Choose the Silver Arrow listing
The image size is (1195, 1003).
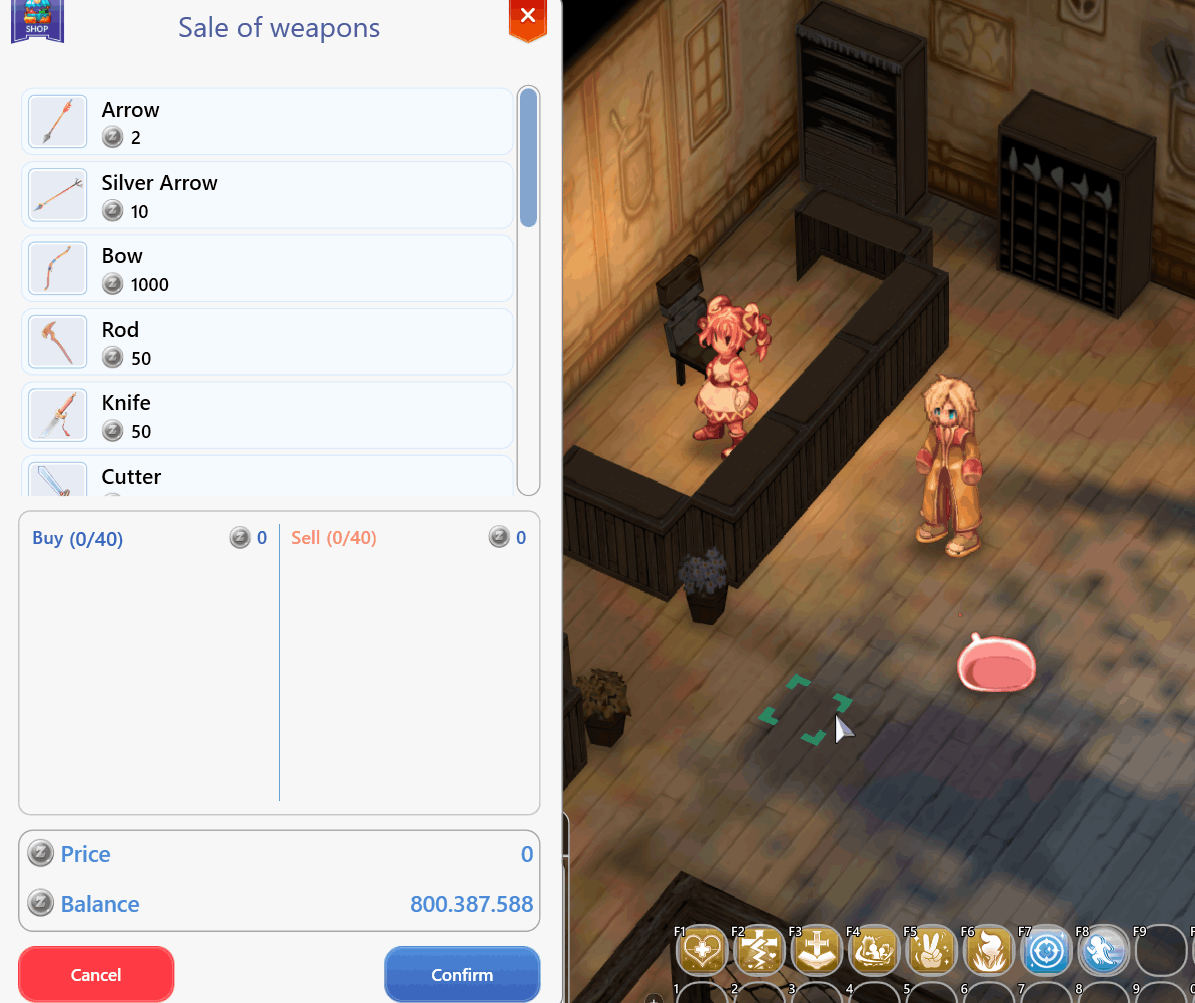(267, 195)
